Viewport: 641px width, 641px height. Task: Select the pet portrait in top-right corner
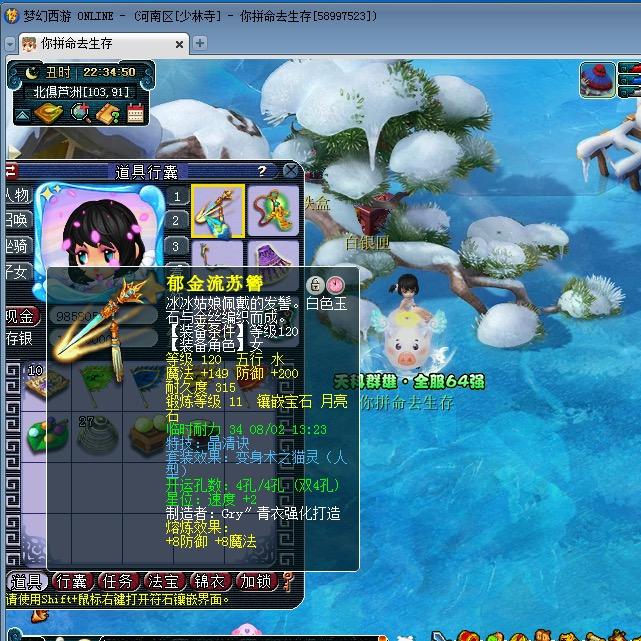pos(598,79)
